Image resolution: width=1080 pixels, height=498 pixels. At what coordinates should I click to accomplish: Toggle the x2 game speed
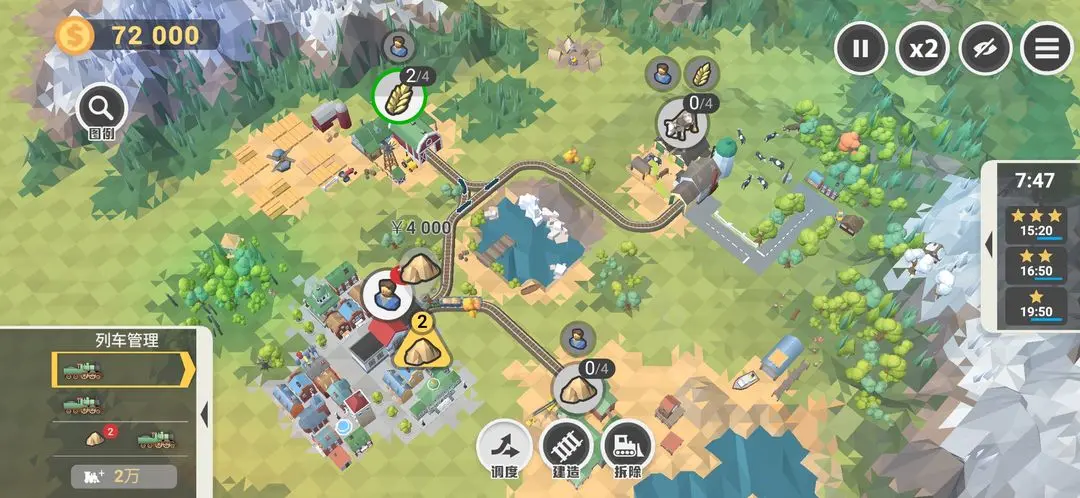922,48
